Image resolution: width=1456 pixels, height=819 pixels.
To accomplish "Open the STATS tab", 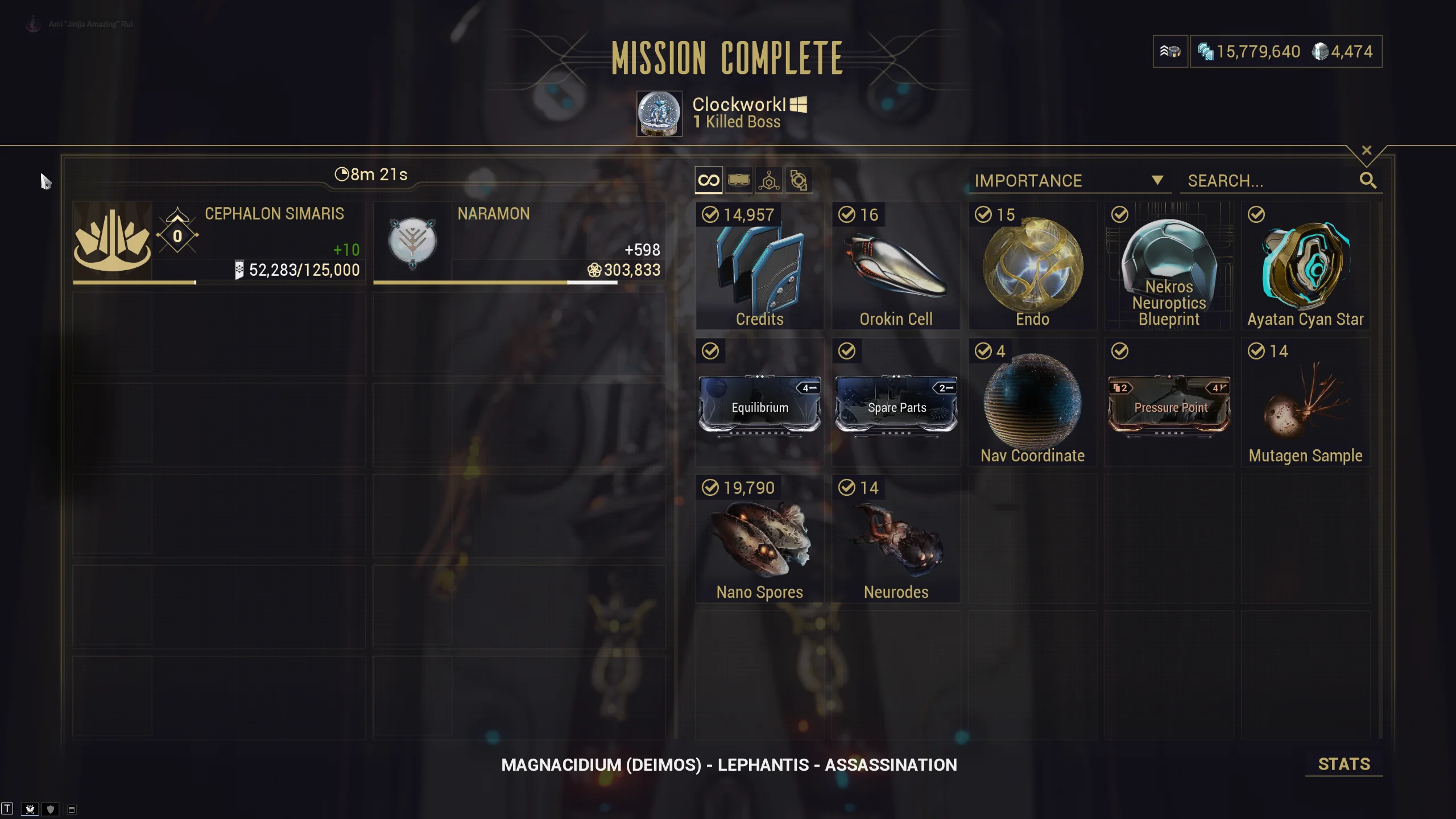I will pyautogui.click(x=1345, y=764).
